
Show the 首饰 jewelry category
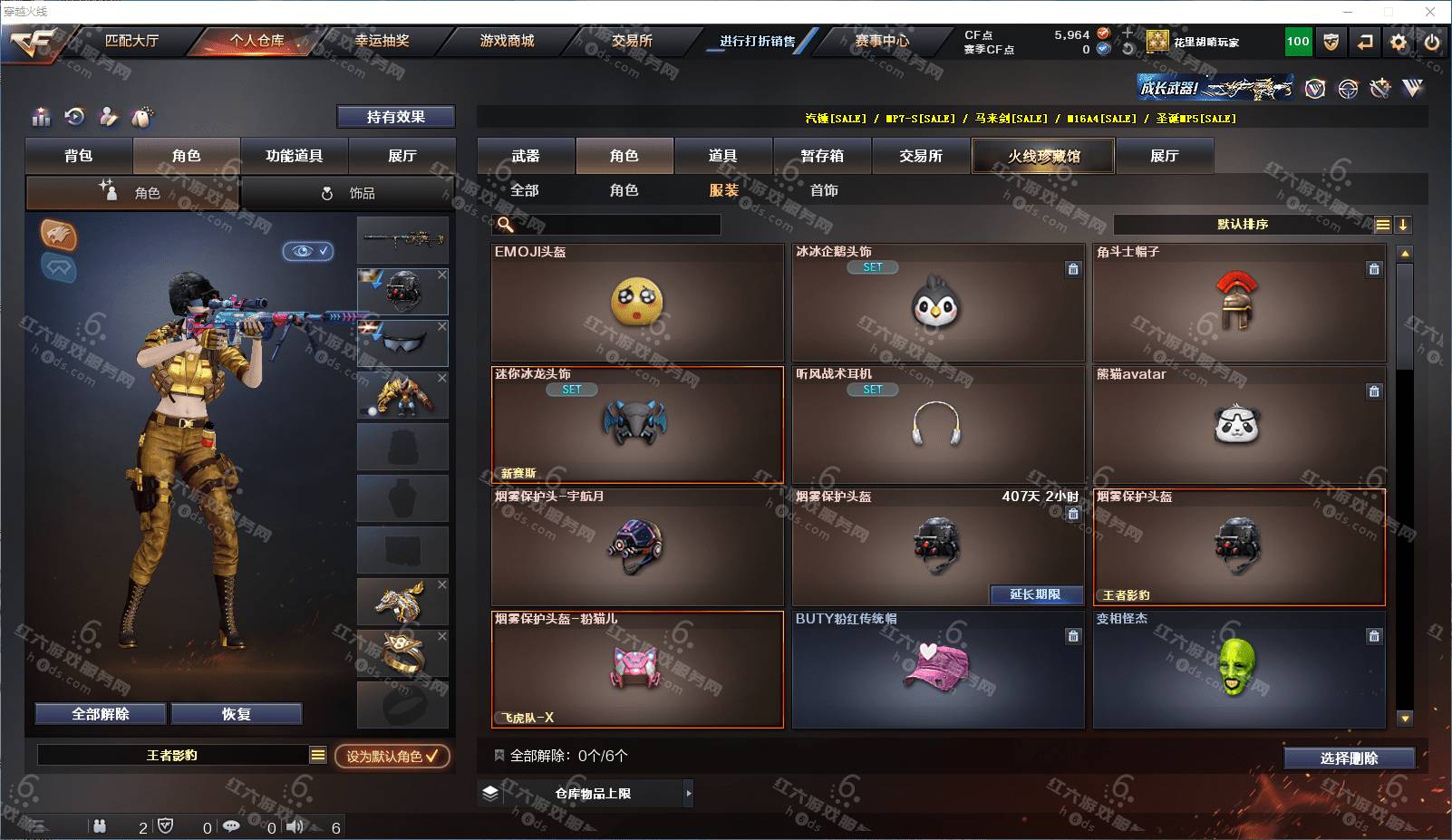pyautogui.click(x=824, y=190)
